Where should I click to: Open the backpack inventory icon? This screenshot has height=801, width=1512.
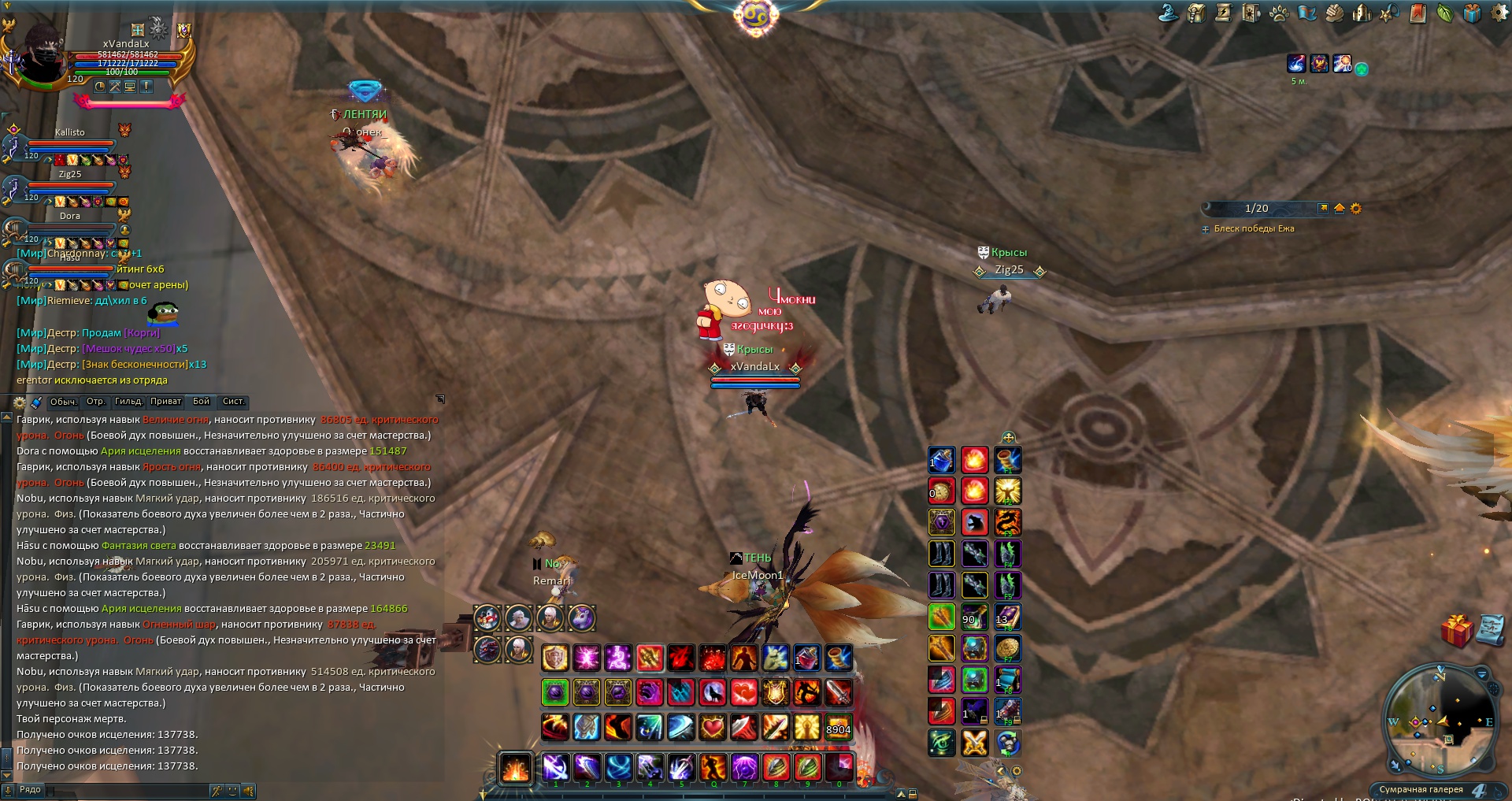click(1196, 13)
